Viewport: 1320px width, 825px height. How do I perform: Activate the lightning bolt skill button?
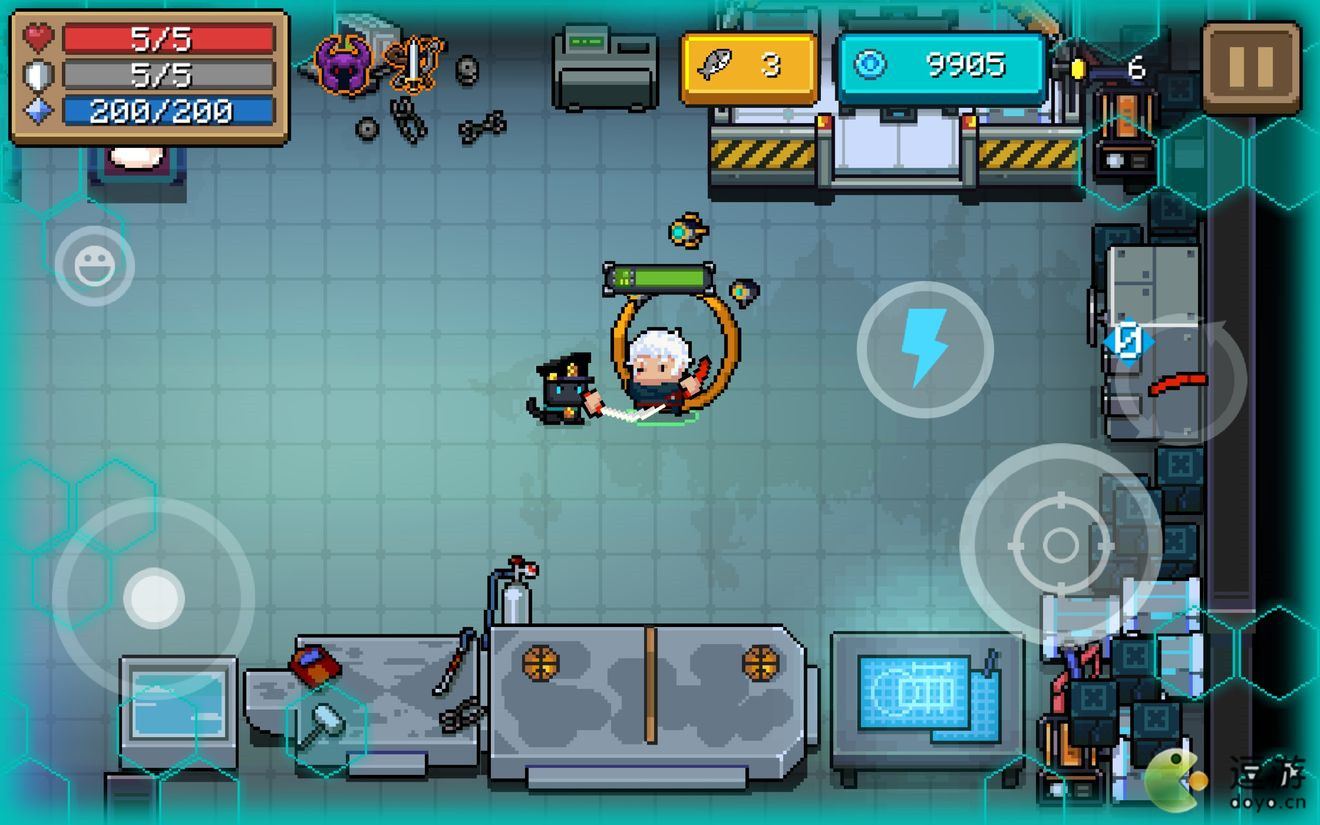(924, 348)
